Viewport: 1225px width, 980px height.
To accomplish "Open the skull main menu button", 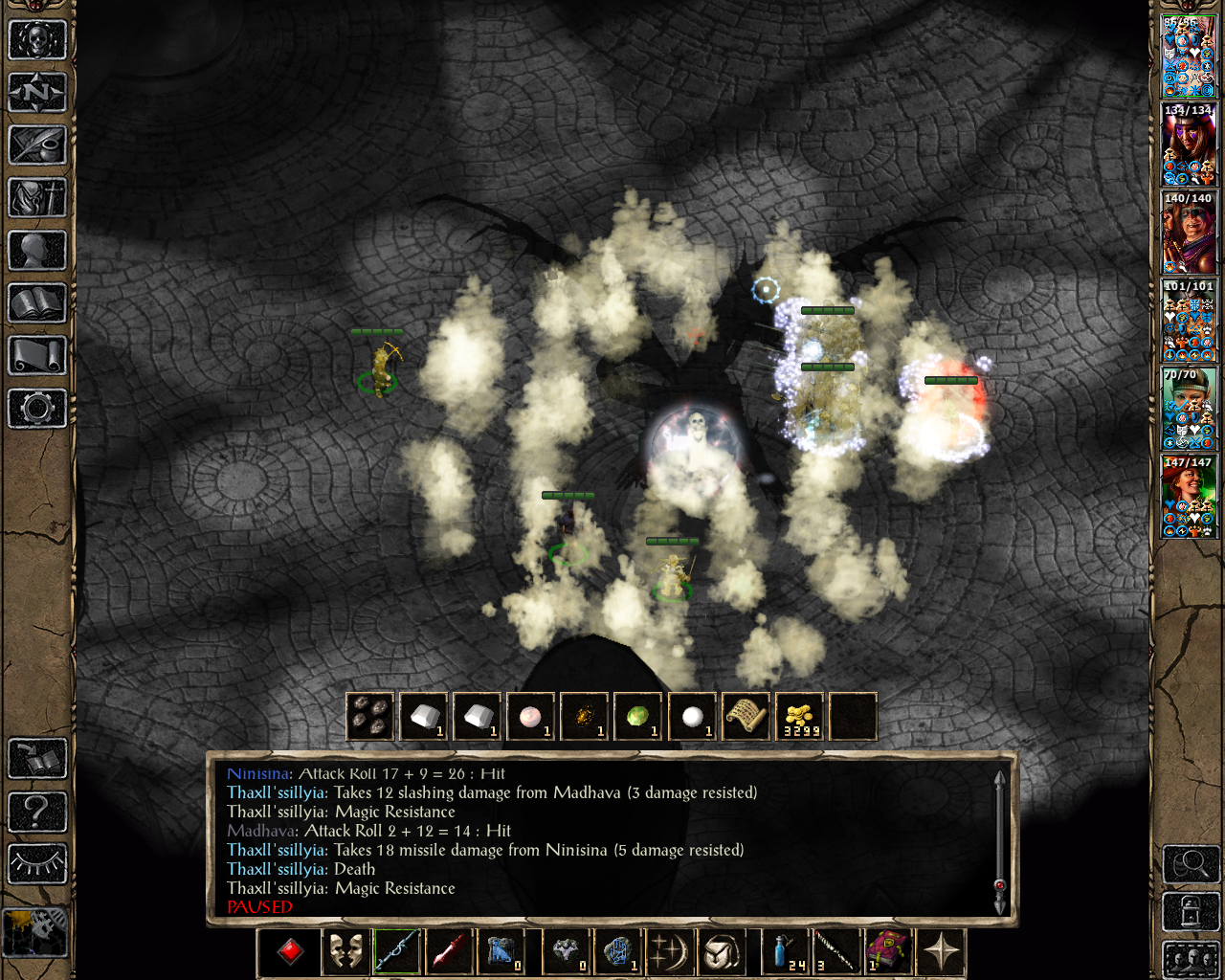I will click(x=37, y=40).
